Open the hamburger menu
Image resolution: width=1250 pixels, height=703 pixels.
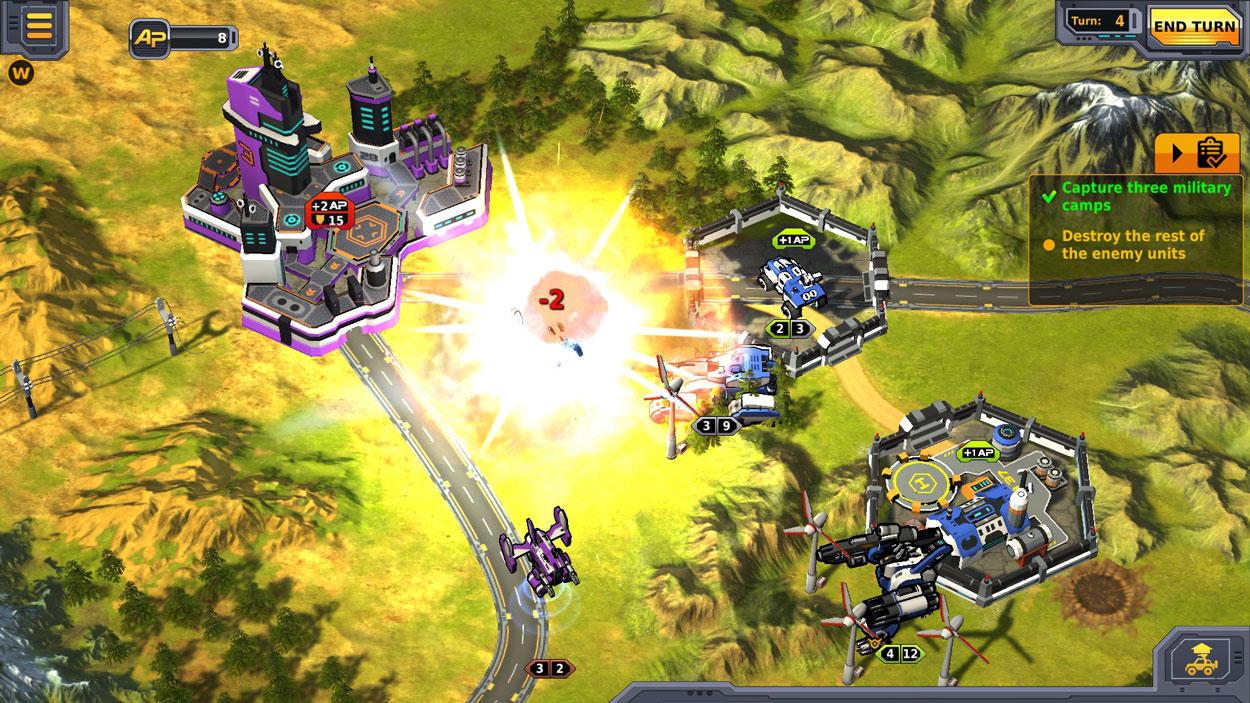[39, 26]
